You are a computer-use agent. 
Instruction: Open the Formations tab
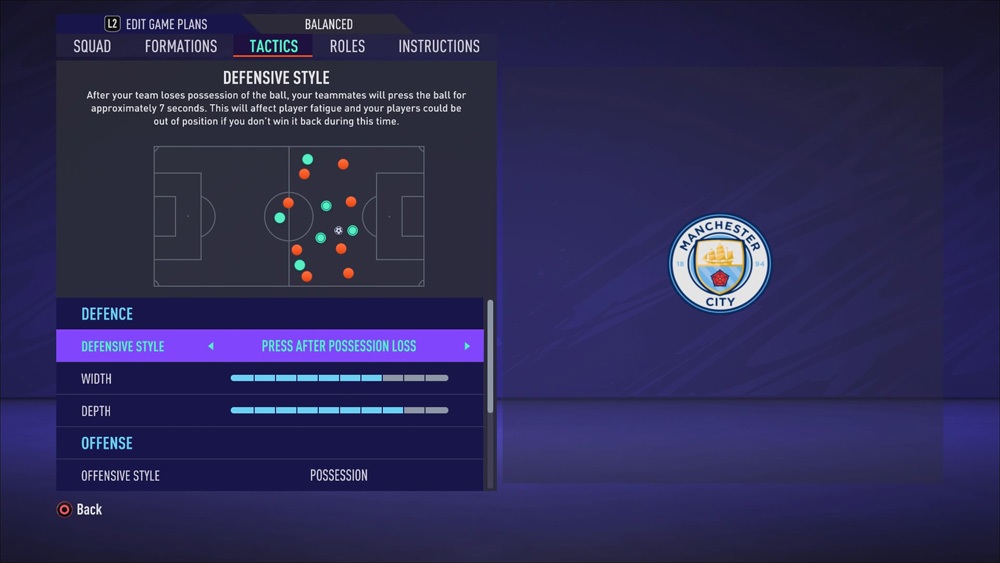[180, 46]
